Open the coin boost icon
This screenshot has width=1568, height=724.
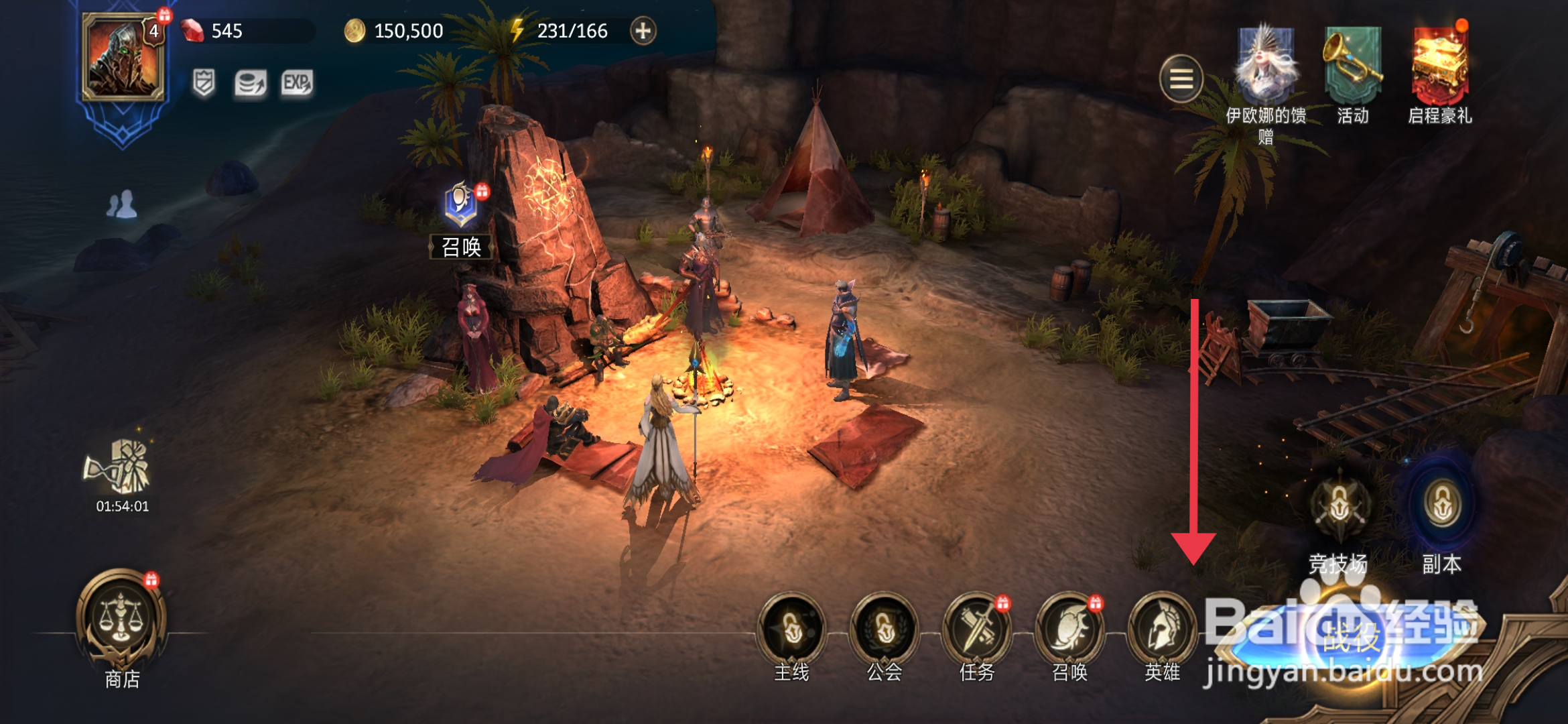click(x=250, y=84)
